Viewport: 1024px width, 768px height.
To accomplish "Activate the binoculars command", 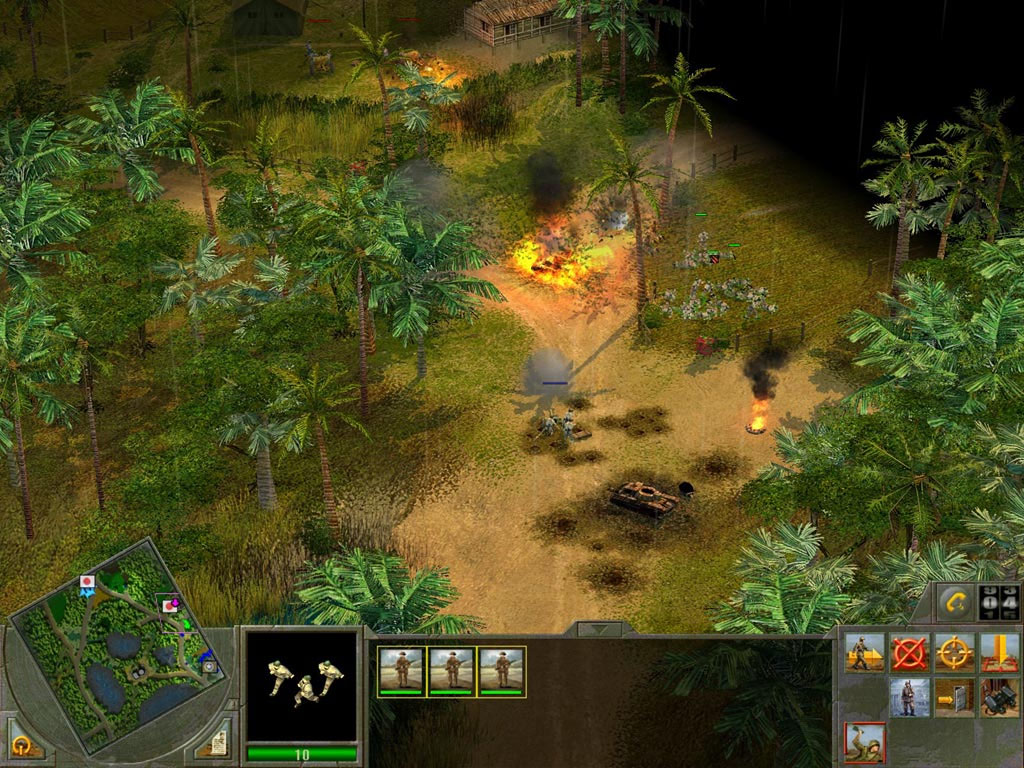I will tap(999, 697).
